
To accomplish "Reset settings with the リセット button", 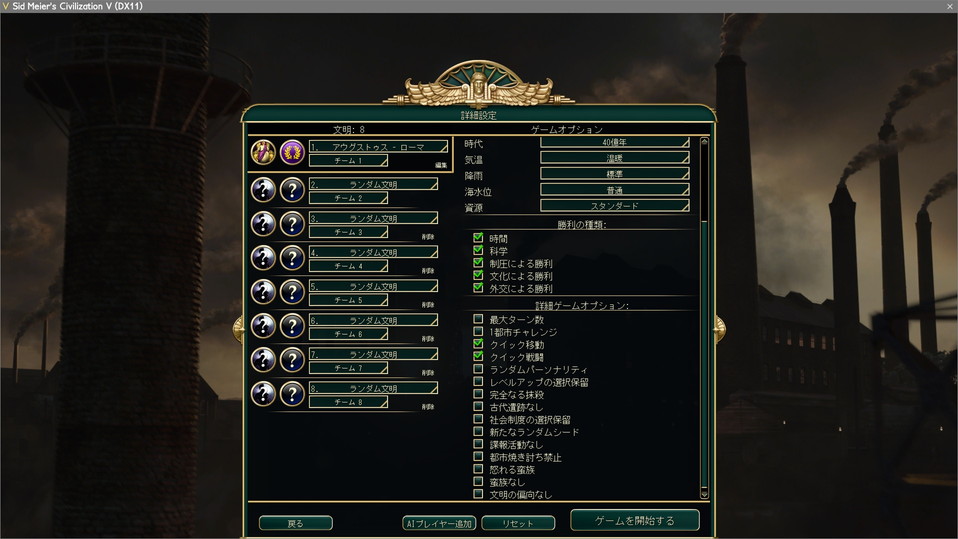I will (517, 523).
